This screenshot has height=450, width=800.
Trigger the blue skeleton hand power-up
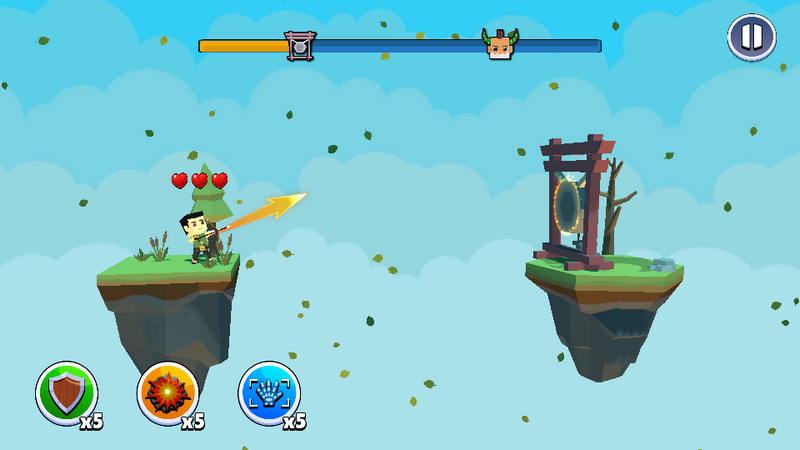(x=269, y=392)
